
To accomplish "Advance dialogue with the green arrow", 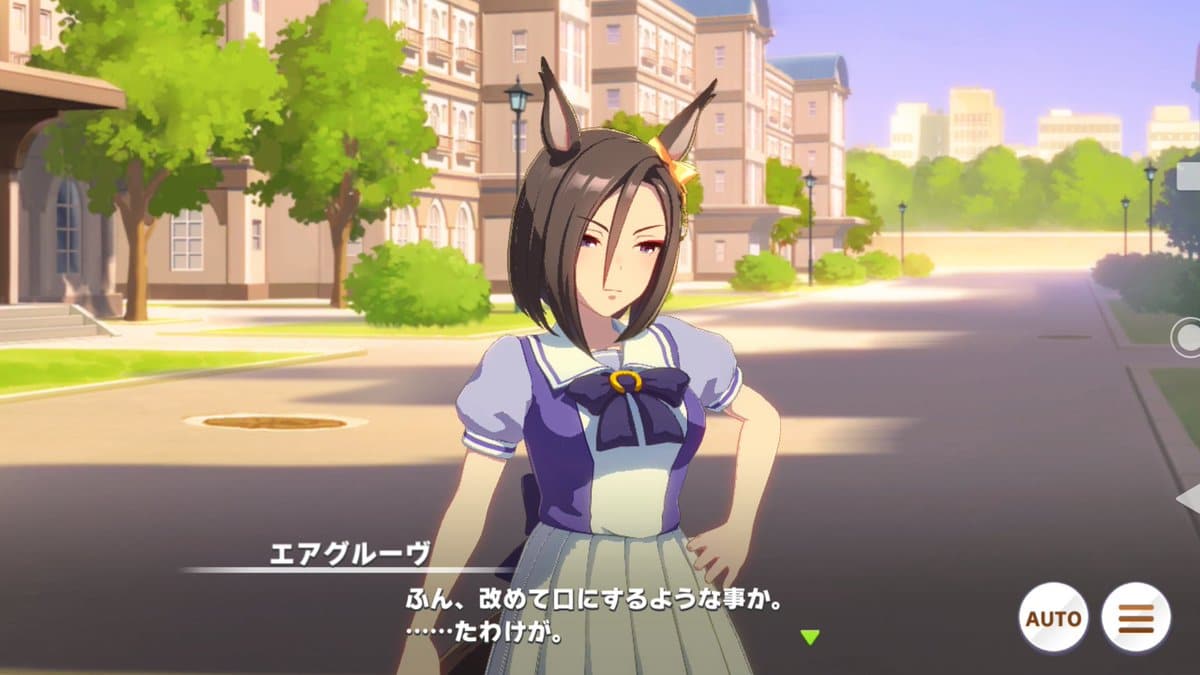I will [x=810, y=637].
